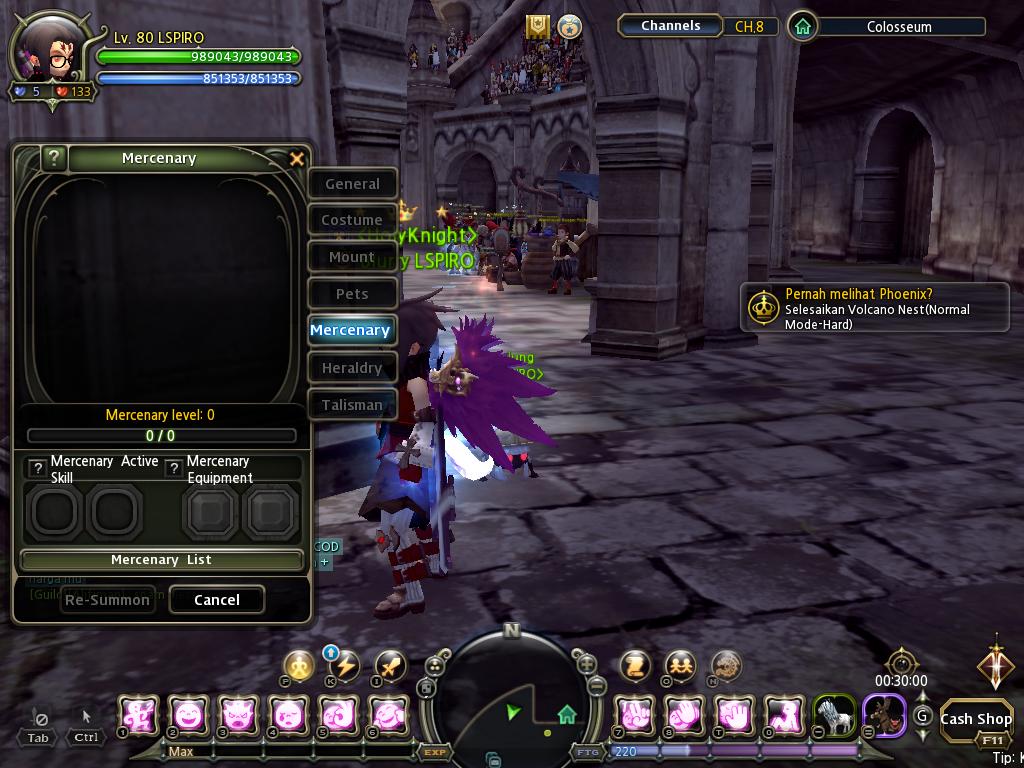Open the Mercenary List

coord(161,560)
